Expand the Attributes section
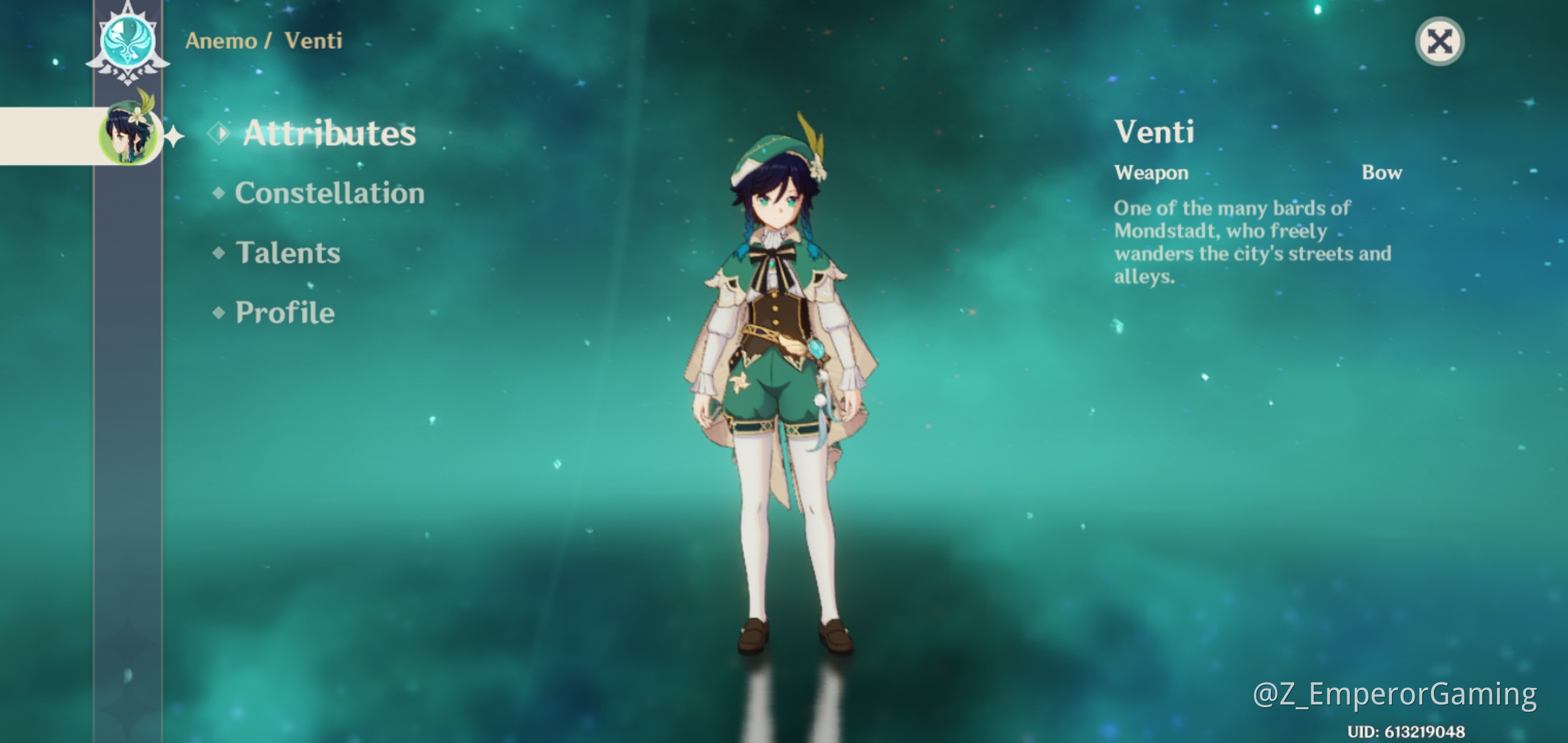This screenshot has height=743, width=1568. (x=330, y=133)
